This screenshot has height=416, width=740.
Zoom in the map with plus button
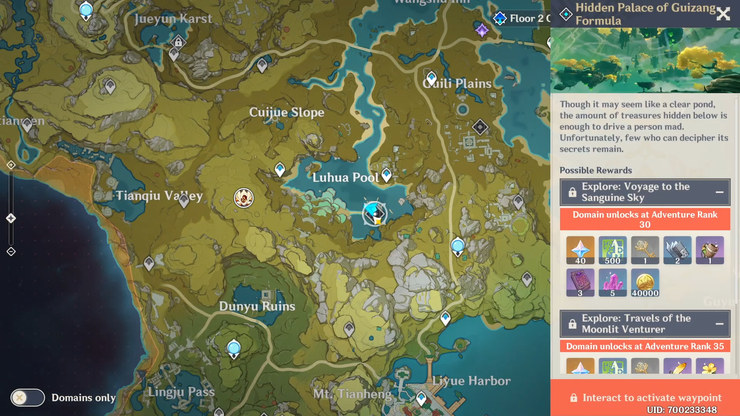[11, 165]
